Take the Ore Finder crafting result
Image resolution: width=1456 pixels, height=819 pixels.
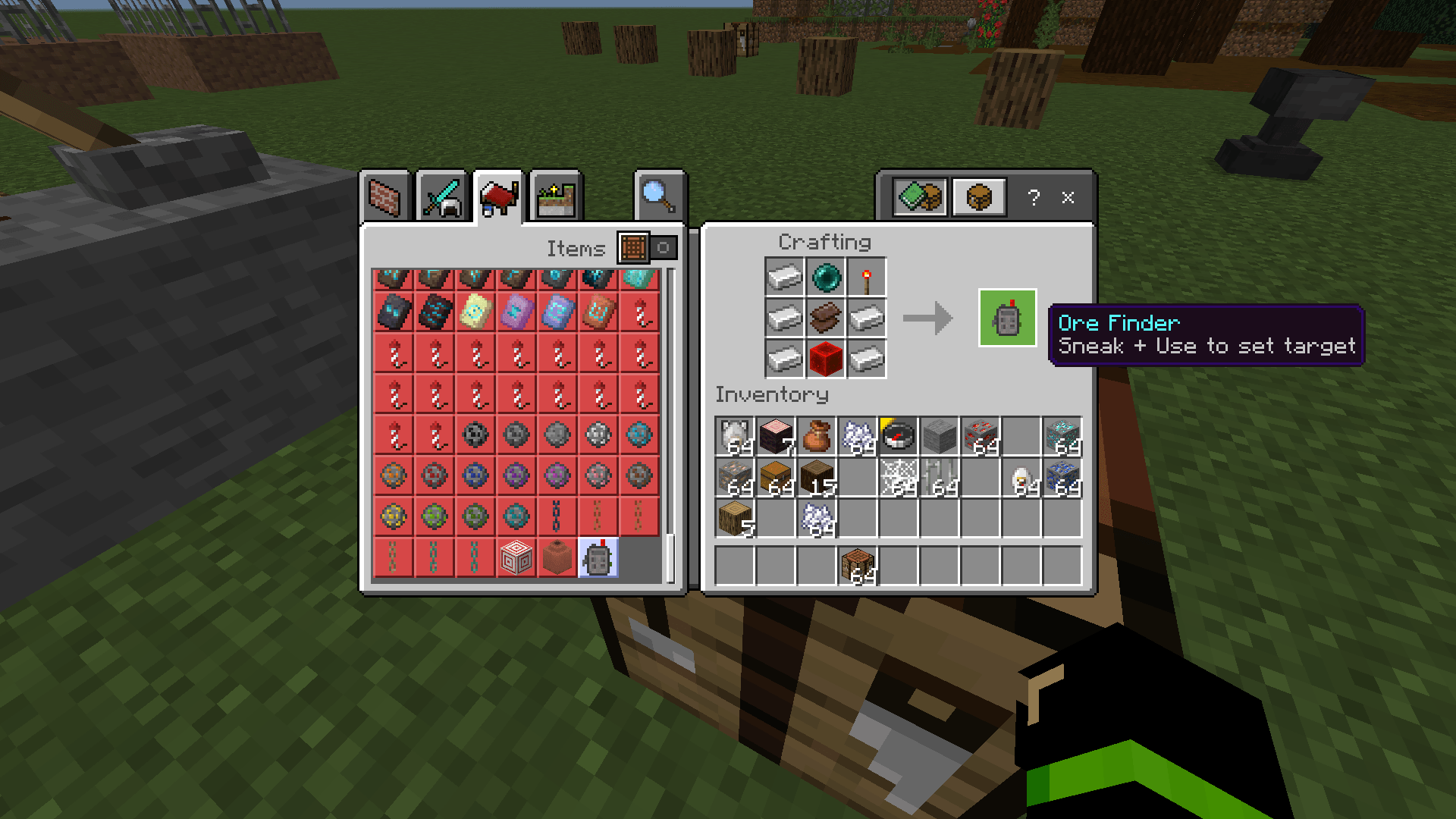(1007, 317)
